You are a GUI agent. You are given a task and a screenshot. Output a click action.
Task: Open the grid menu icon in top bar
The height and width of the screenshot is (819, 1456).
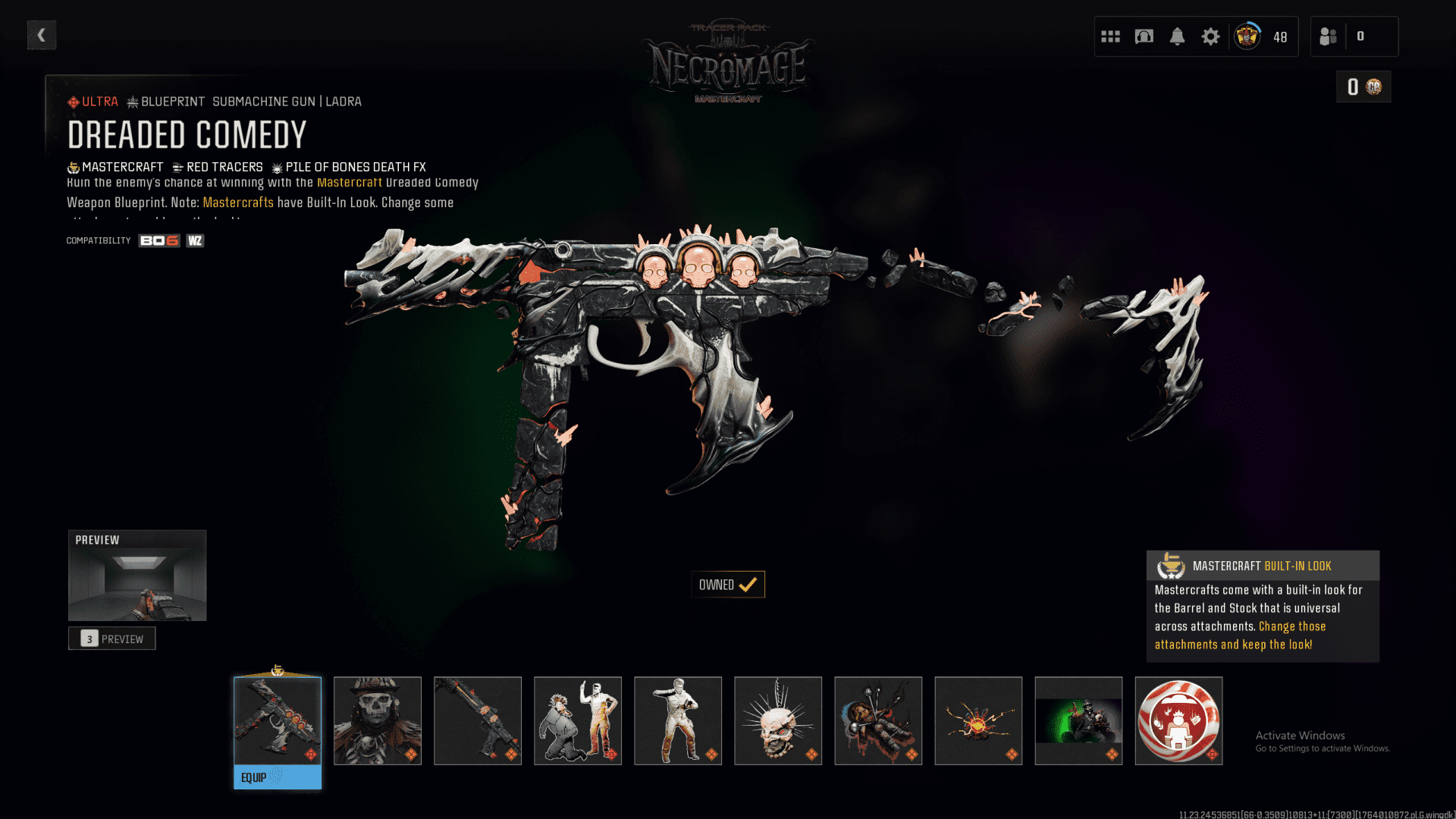coord(1111,36)
